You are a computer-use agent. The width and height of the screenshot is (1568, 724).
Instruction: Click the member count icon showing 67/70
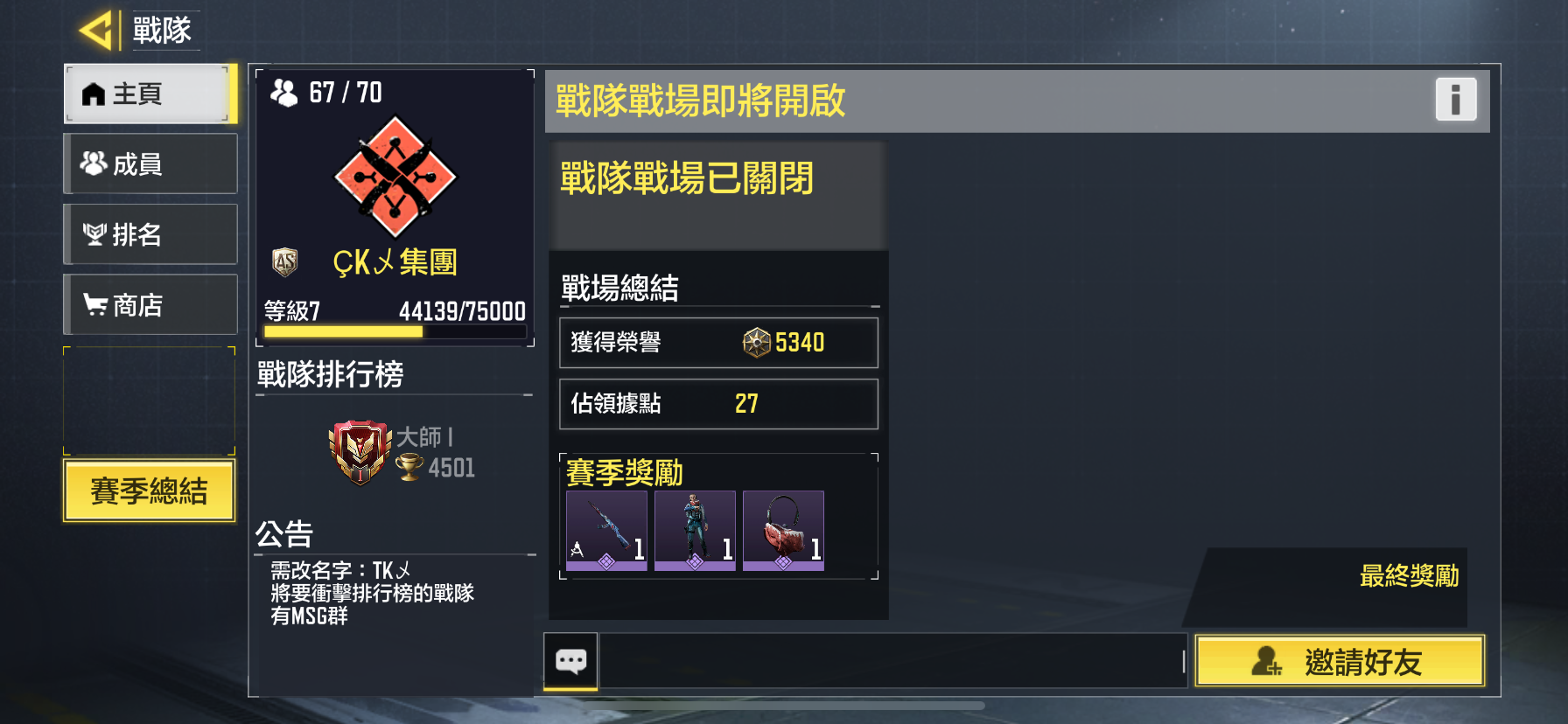(285, 91)
